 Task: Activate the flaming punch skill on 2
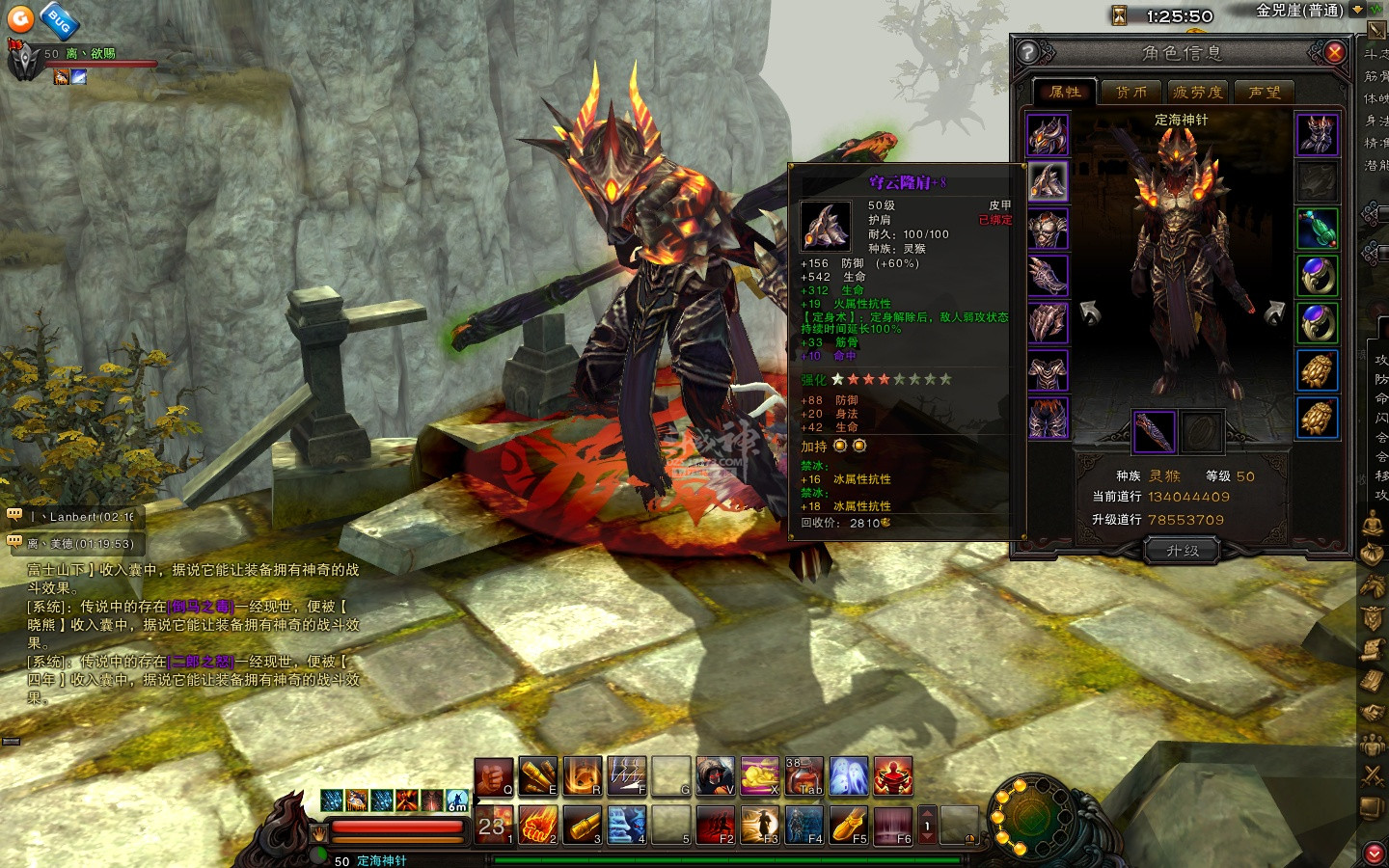coord(538,826)
